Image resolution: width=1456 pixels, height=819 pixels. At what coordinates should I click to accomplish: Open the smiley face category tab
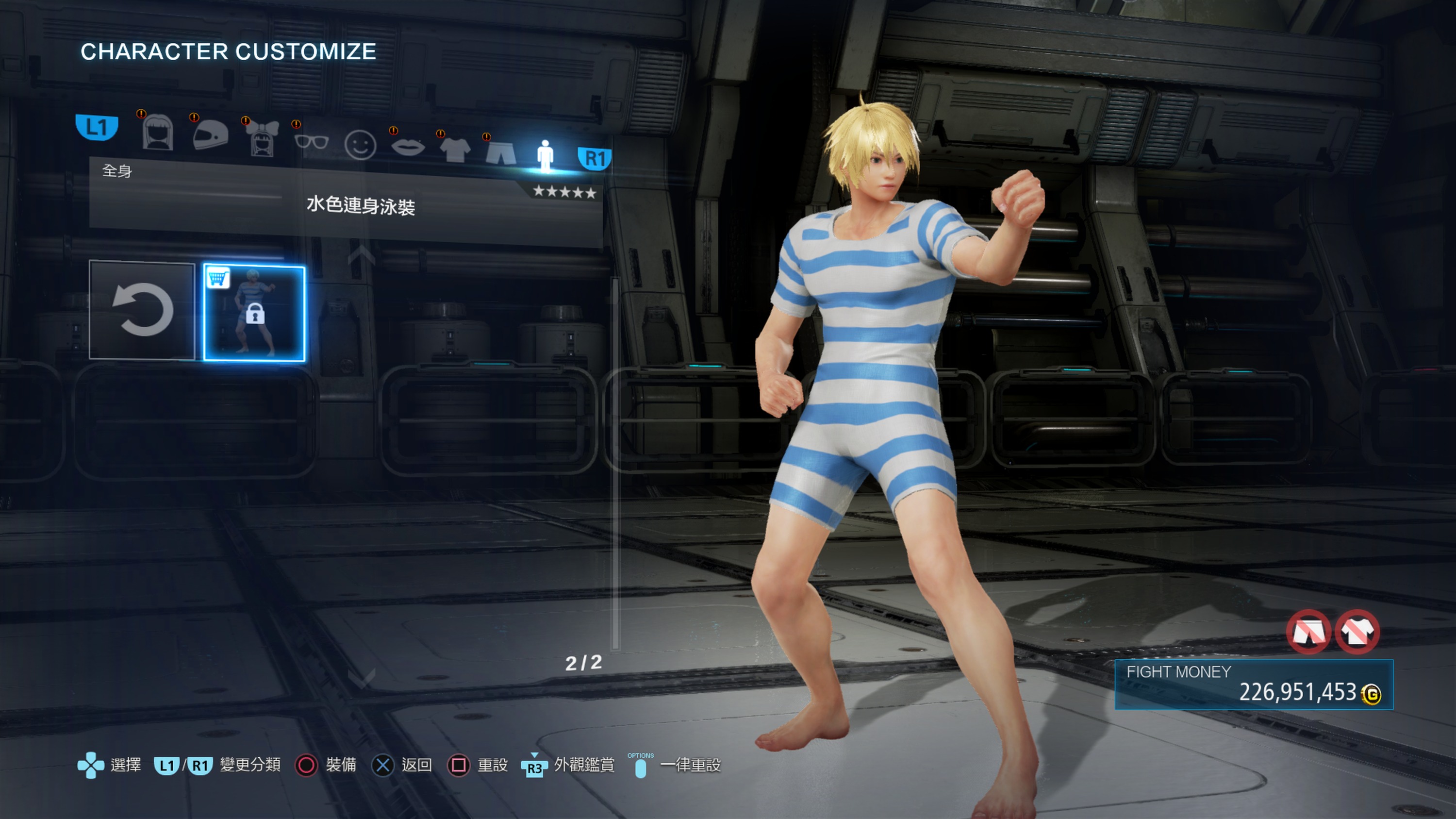360,145
